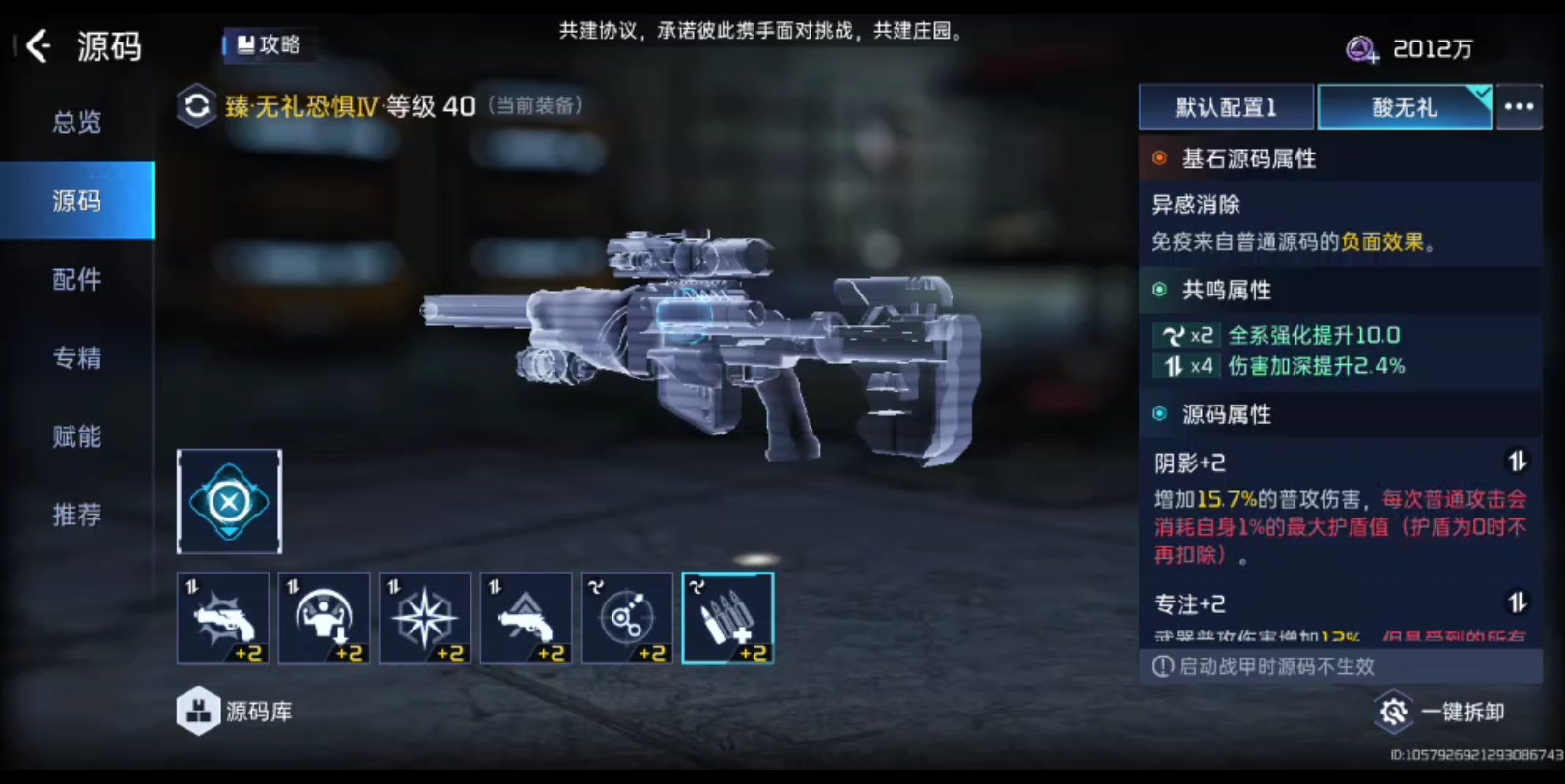Tap the back arrow to exit 源码
Viewport: 1565px width, 784px height.
tap(39, 46)
